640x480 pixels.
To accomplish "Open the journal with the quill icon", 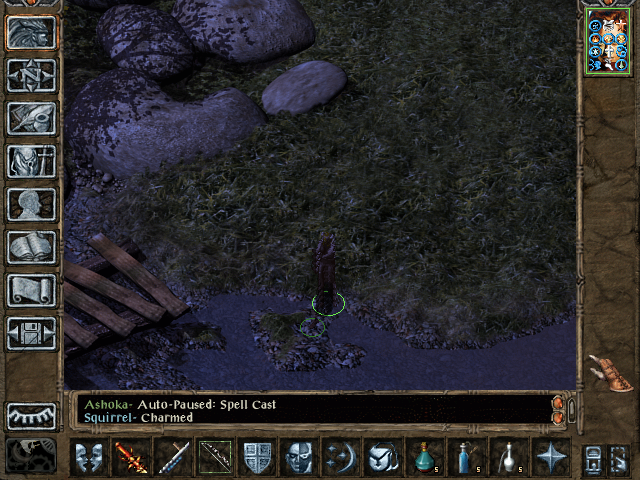I will 31,118.
